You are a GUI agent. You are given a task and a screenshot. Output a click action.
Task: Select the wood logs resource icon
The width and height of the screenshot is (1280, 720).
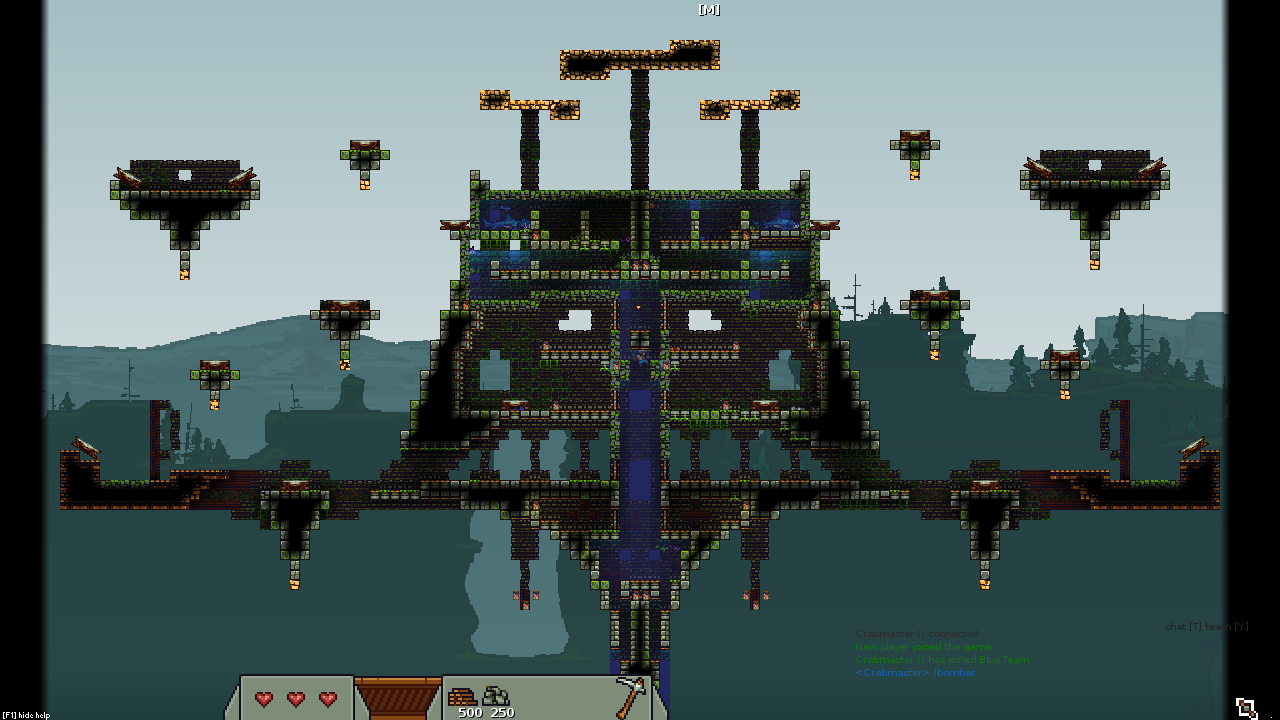pos(463,696)
